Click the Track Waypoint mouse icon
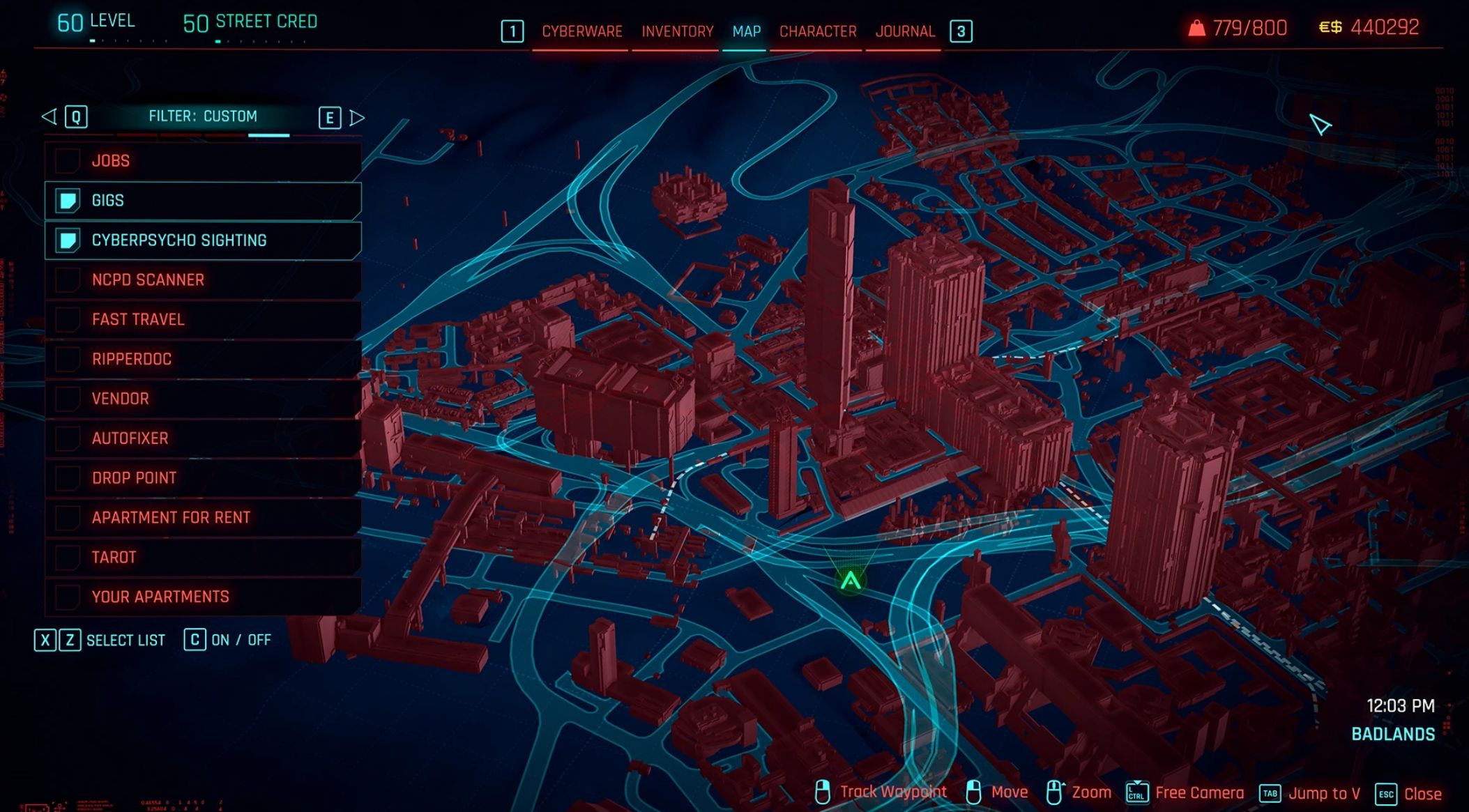Viewport: 1469px width, 812px height. pos(823,792)
